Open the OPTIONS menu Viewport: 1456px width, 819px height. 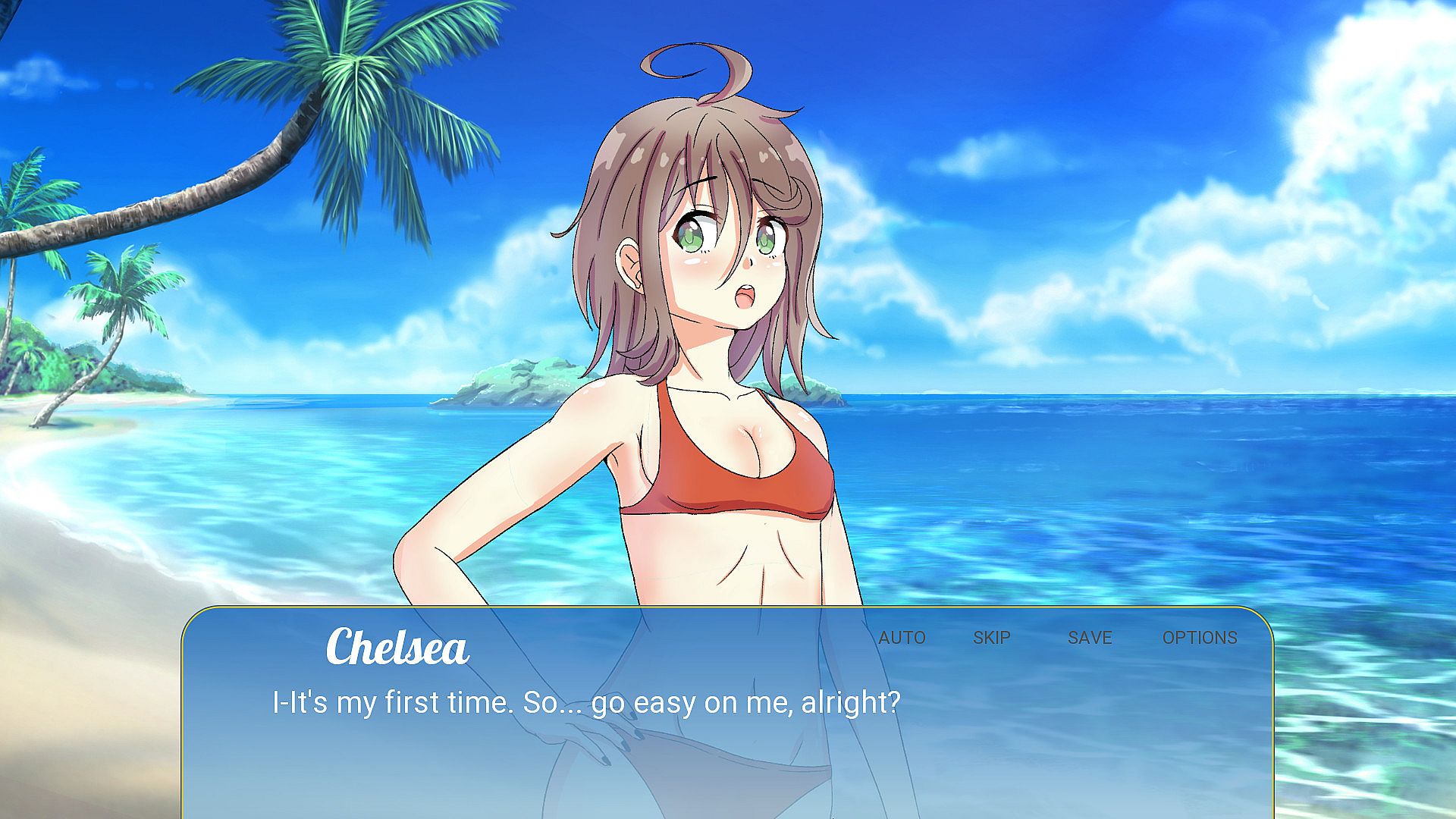[1199, 638]
